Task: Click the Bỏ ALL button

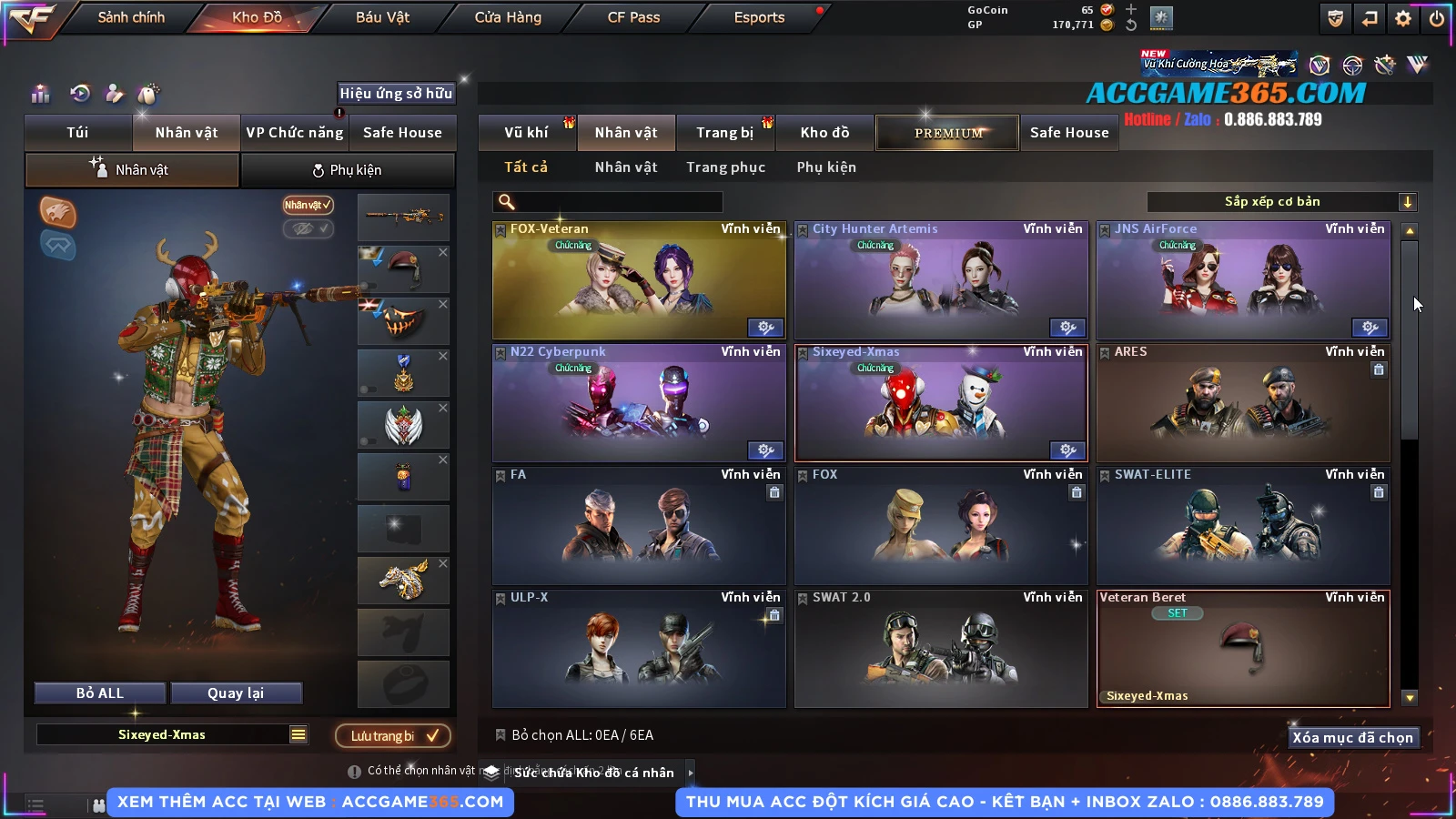Action: [x=100, y=693]
